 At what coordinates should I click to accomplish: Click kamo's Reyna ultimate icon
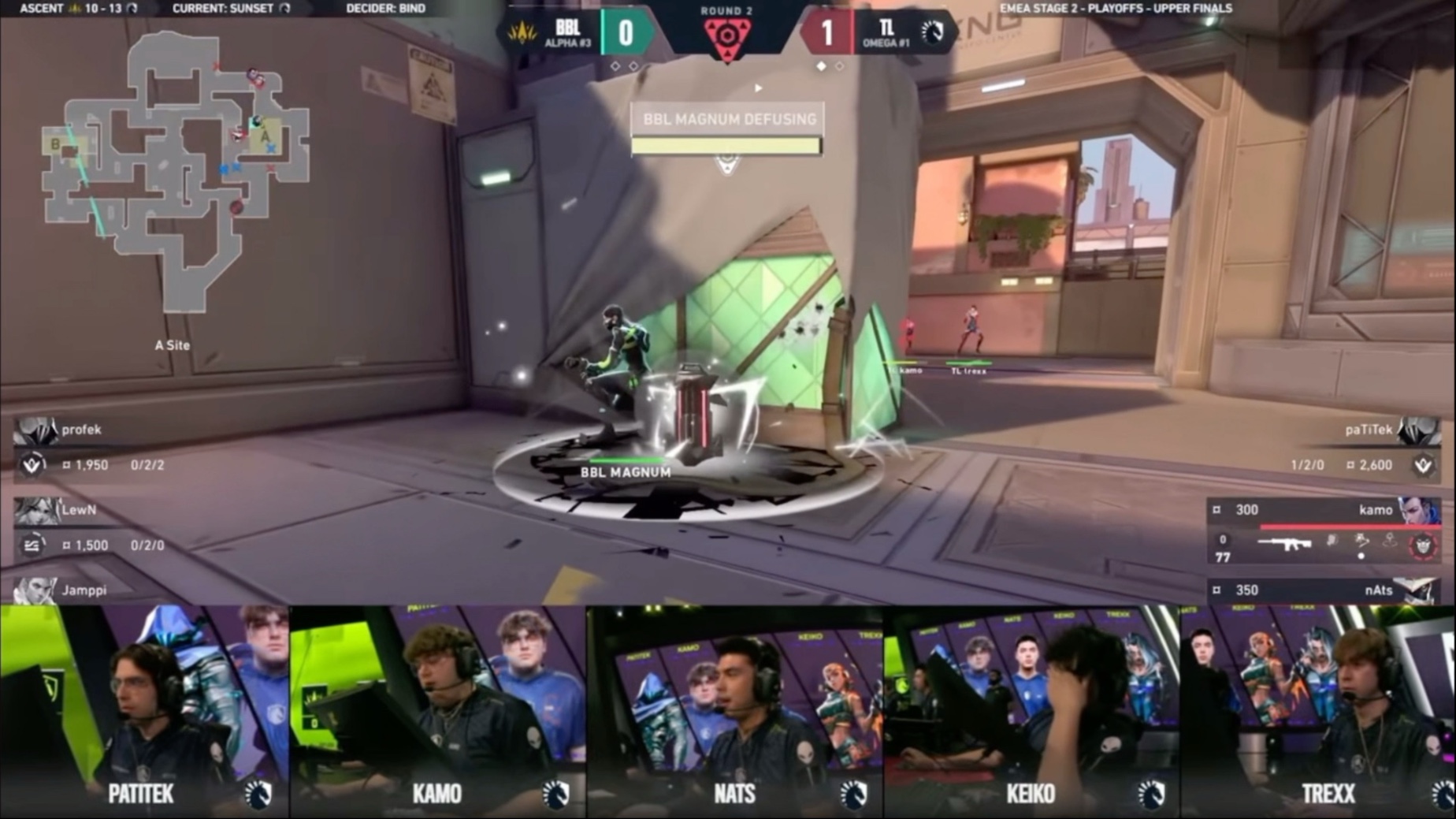(x=1422, y=544)
